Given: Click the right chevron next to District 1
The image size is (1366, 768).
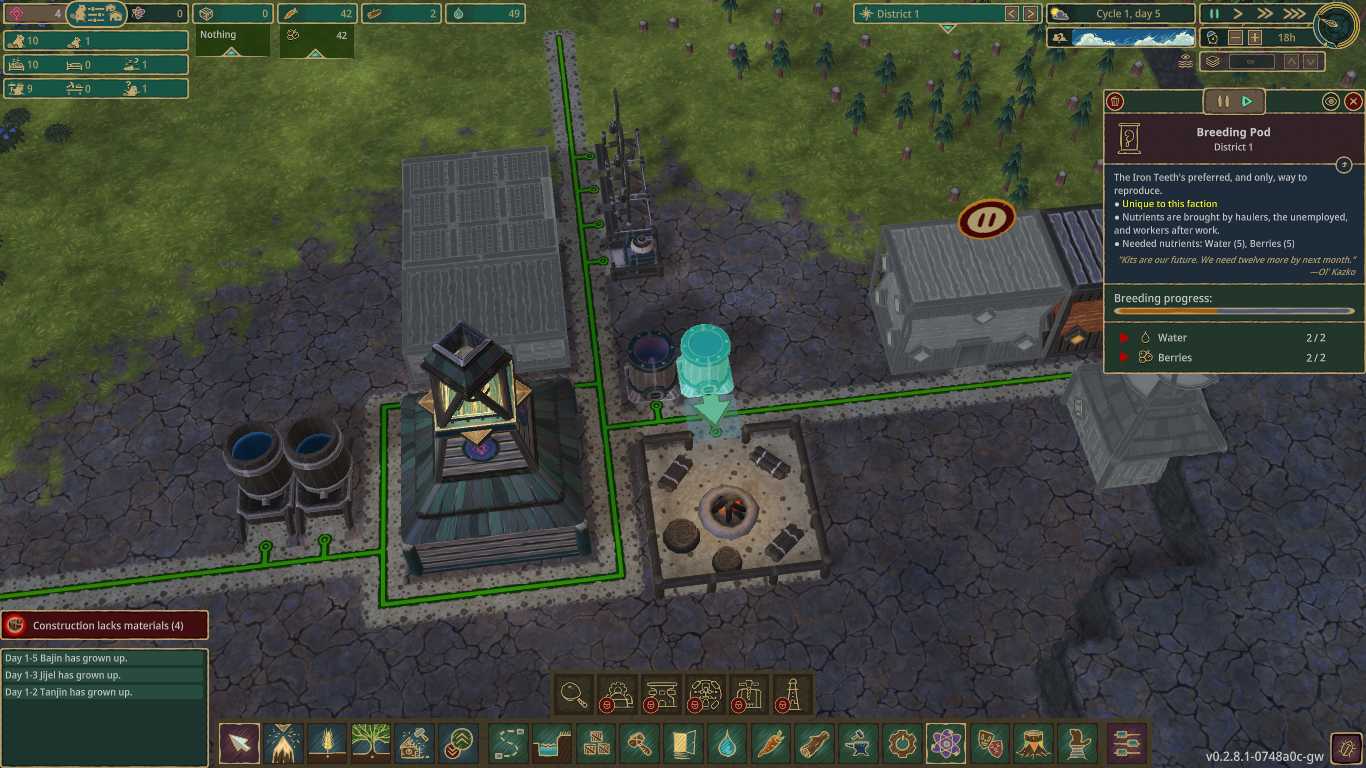Looking at the screenshot, I should tap(1031, 14).
